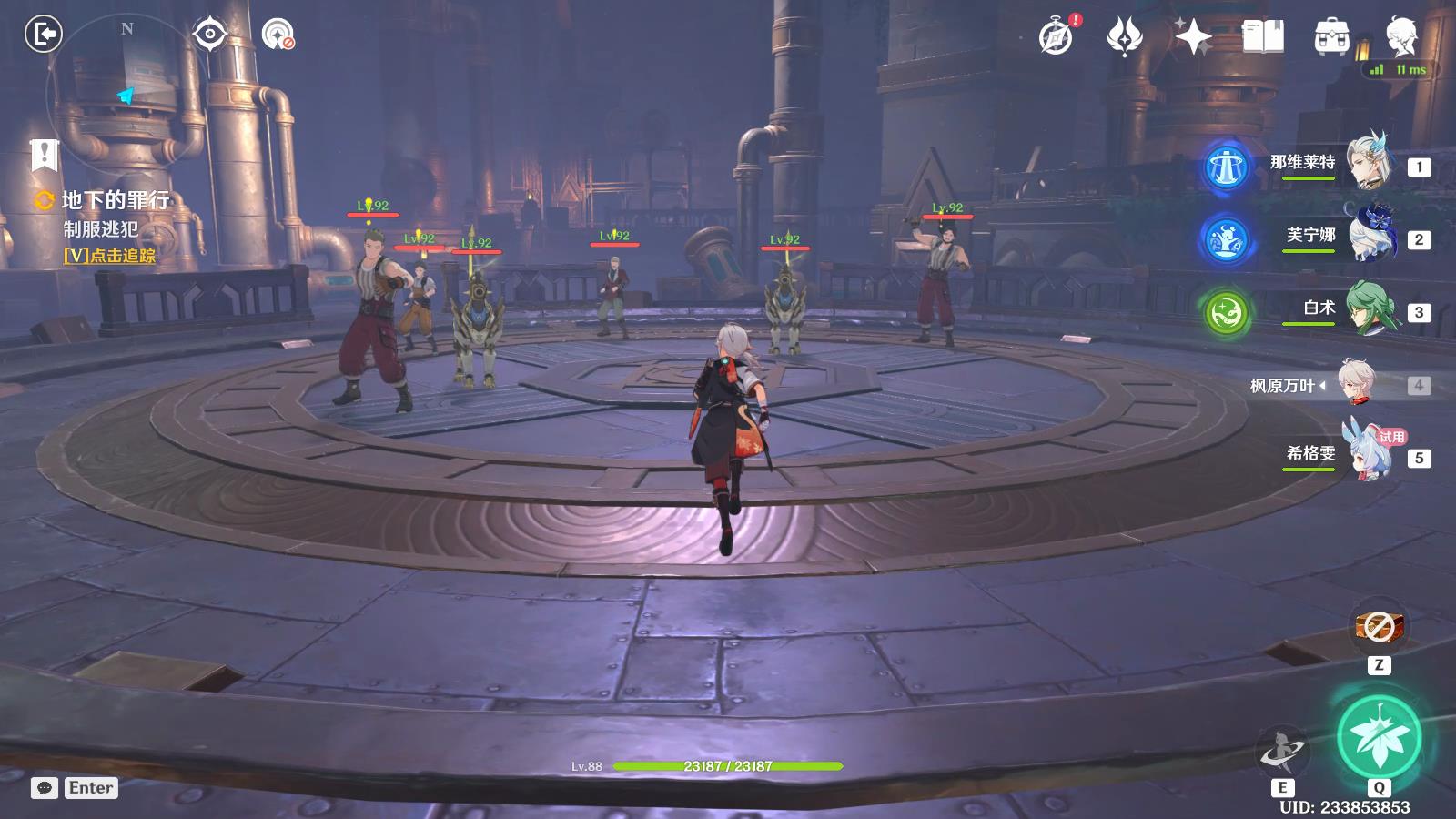Viewport: 1456px width, 819px height.
Task: Click the icon with the red slash badge
Action: [x=278, y=35]
